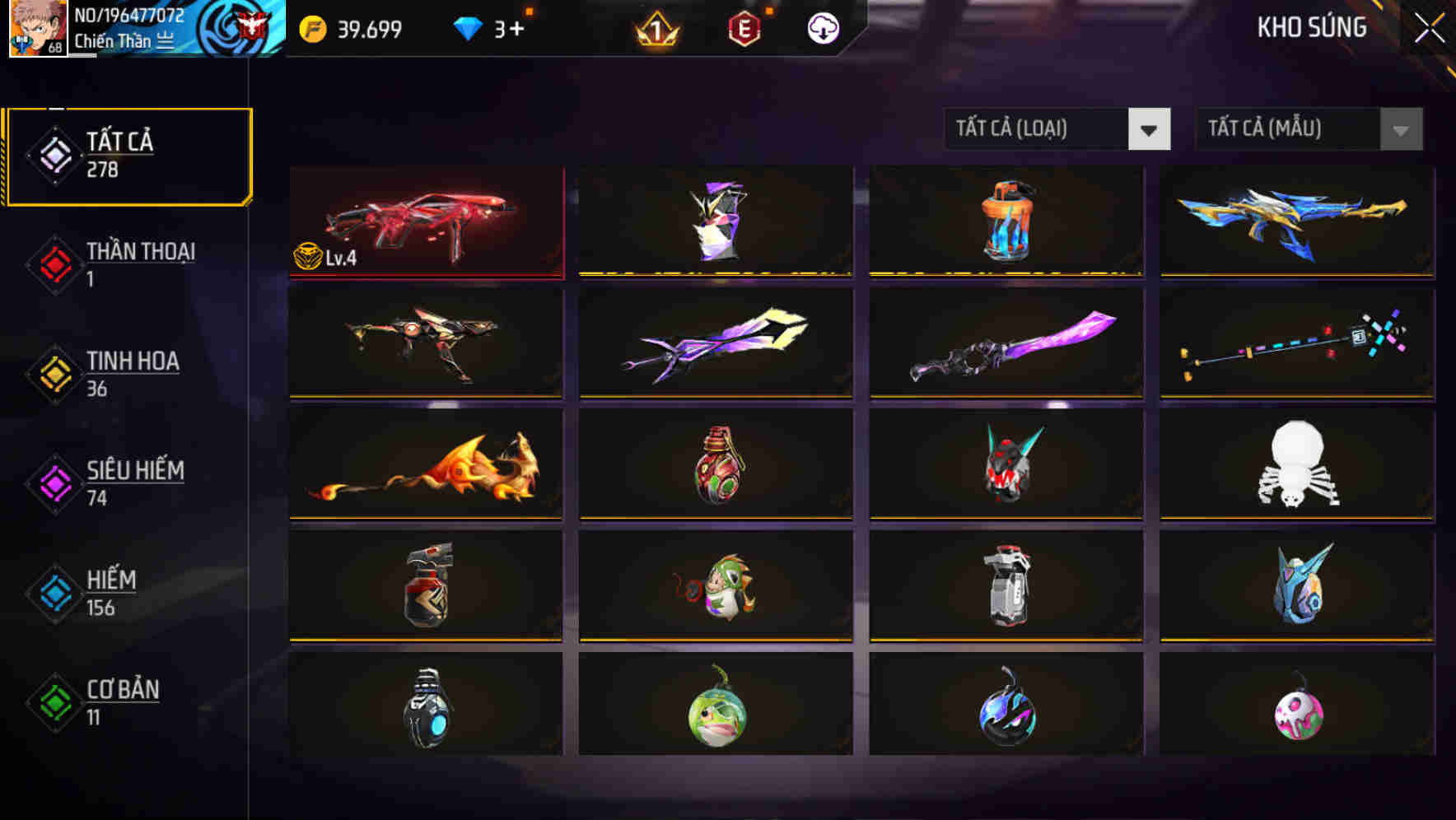1456x820 pixels.
Task: Open the TẤT CẢ (LOẠI) filter dropdown
Action: (1058, 129)
